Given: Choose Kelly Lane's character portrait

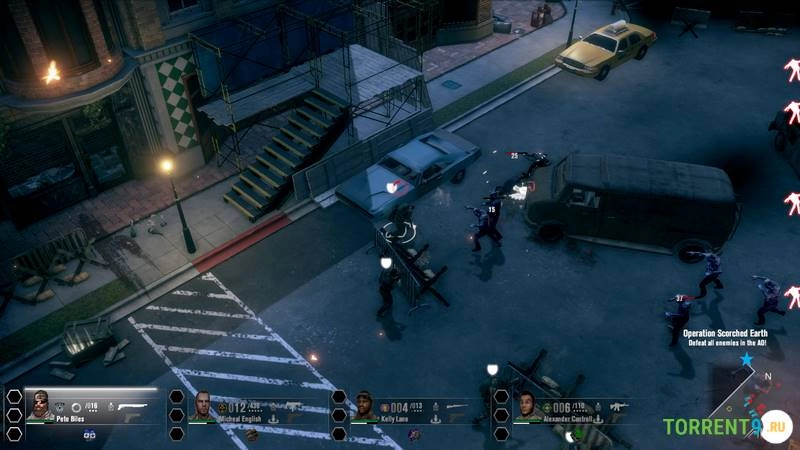Looking at the screenshot, I should point(365,406).
